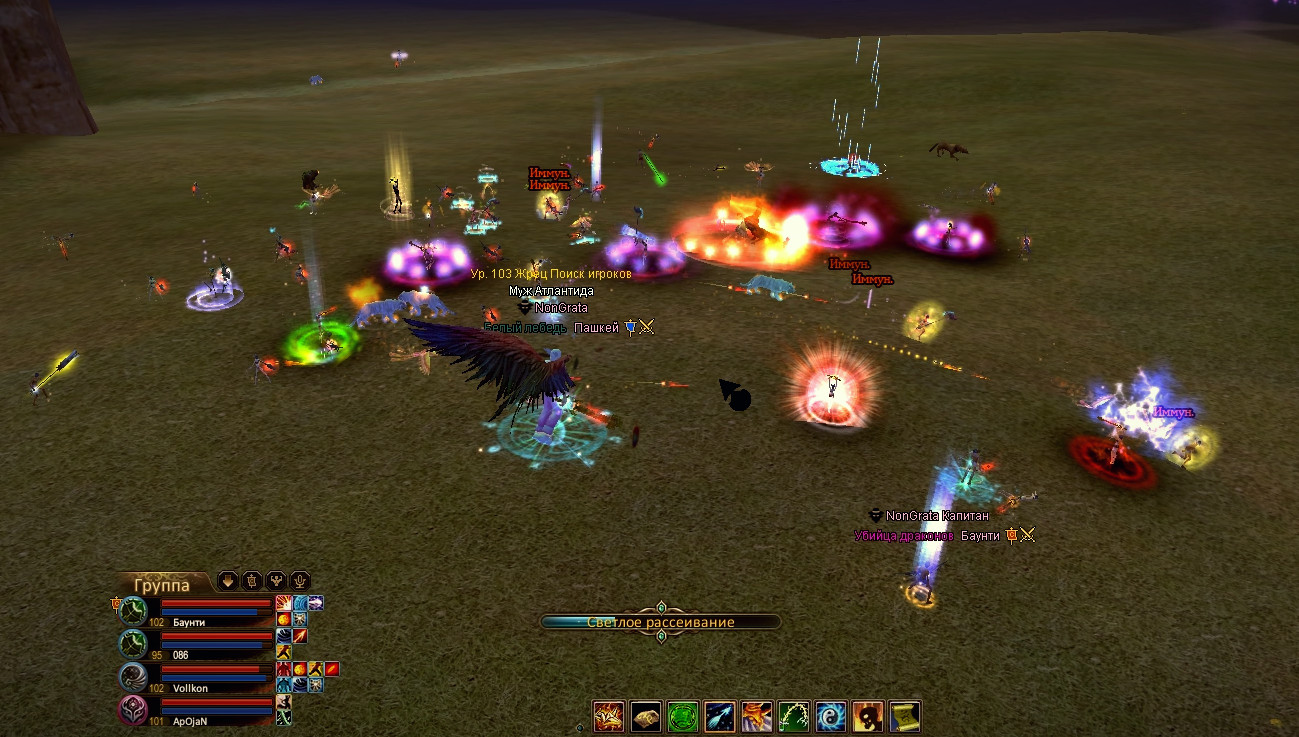Click the winged emblem group button

(276, 580)
